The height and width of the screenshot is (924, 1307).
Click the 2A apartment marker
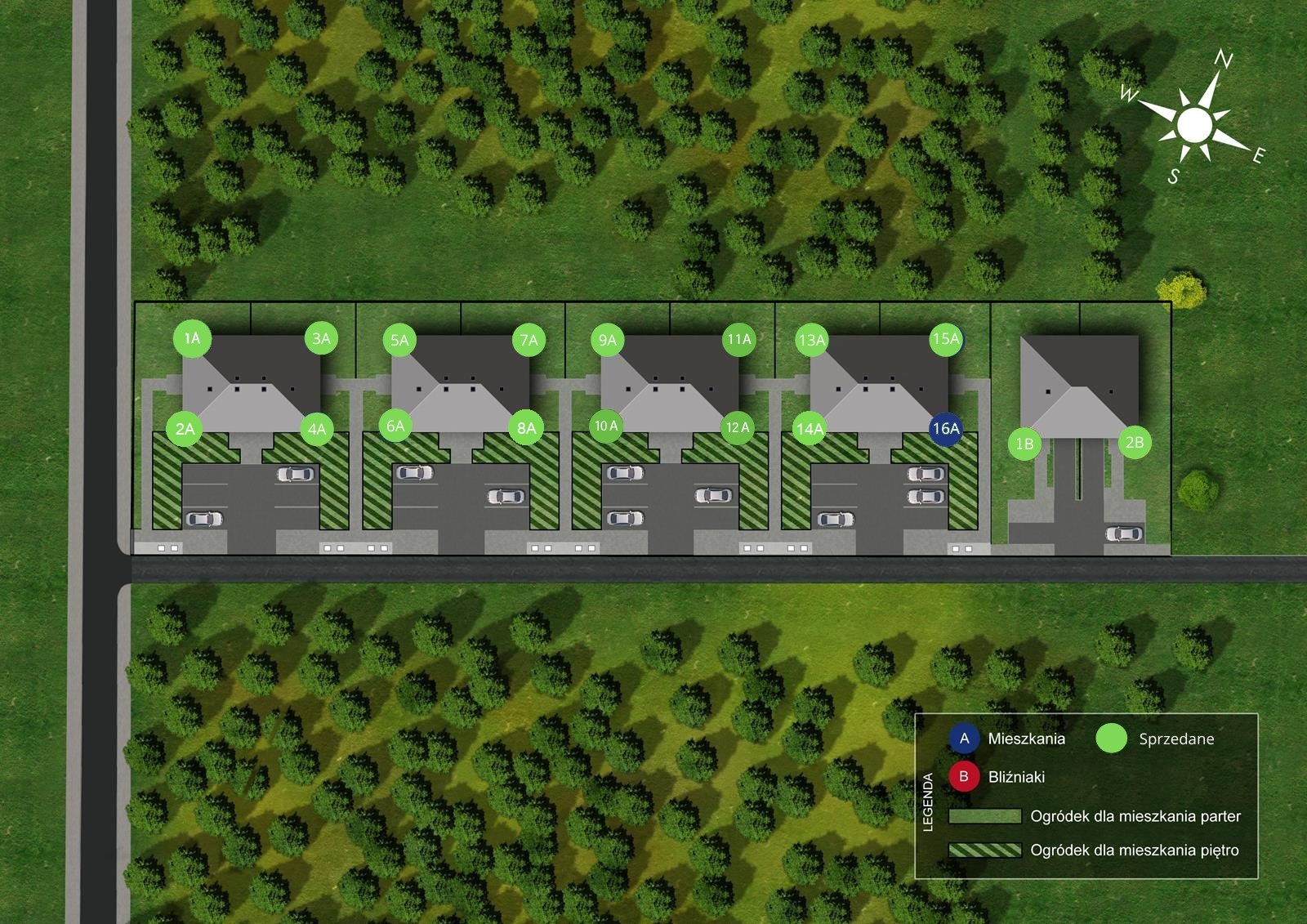[x=185, y=429]
